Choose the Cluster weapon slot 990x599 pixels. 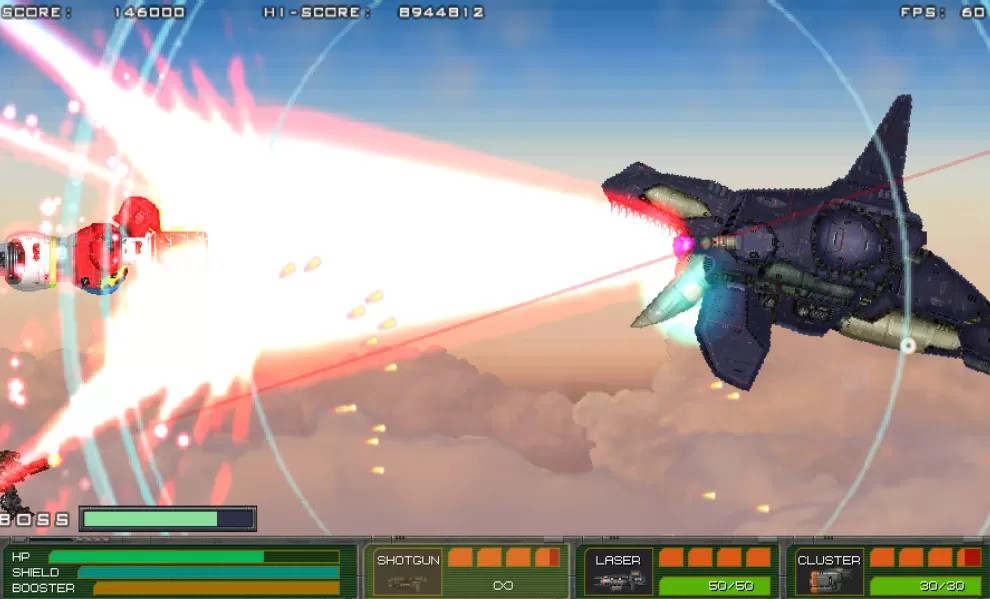[x=829, y=572]
